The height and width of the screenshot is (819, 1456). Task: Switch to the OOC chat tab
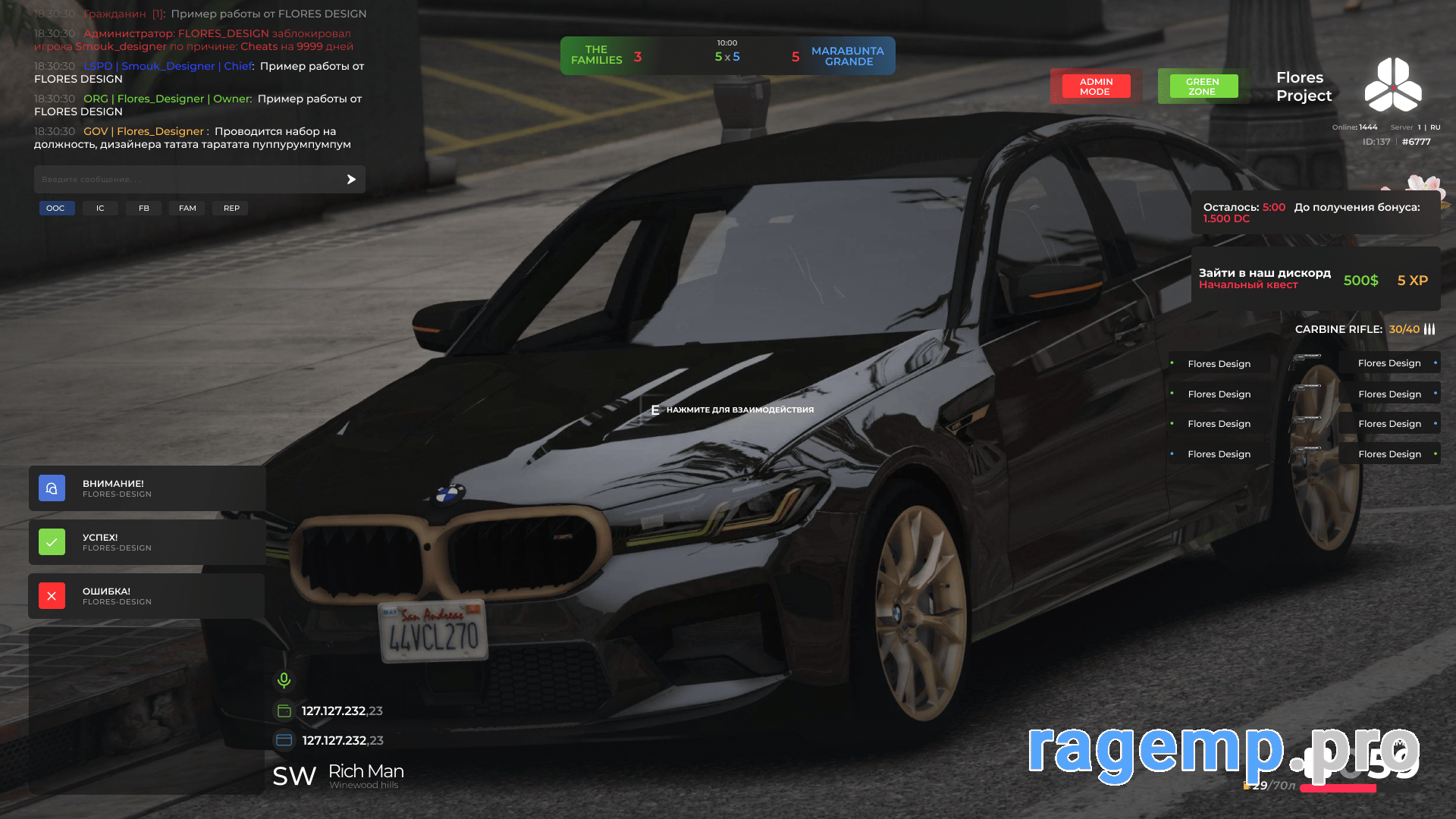[x=56, y=208]
